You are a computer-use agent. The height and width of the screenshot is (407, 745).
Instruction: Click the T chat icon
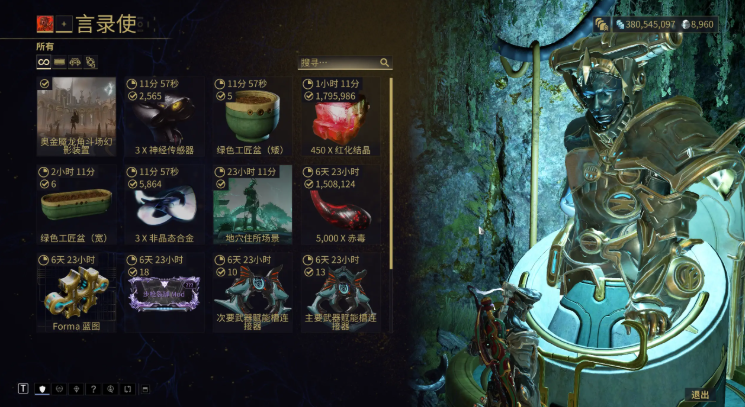point(23,388)
